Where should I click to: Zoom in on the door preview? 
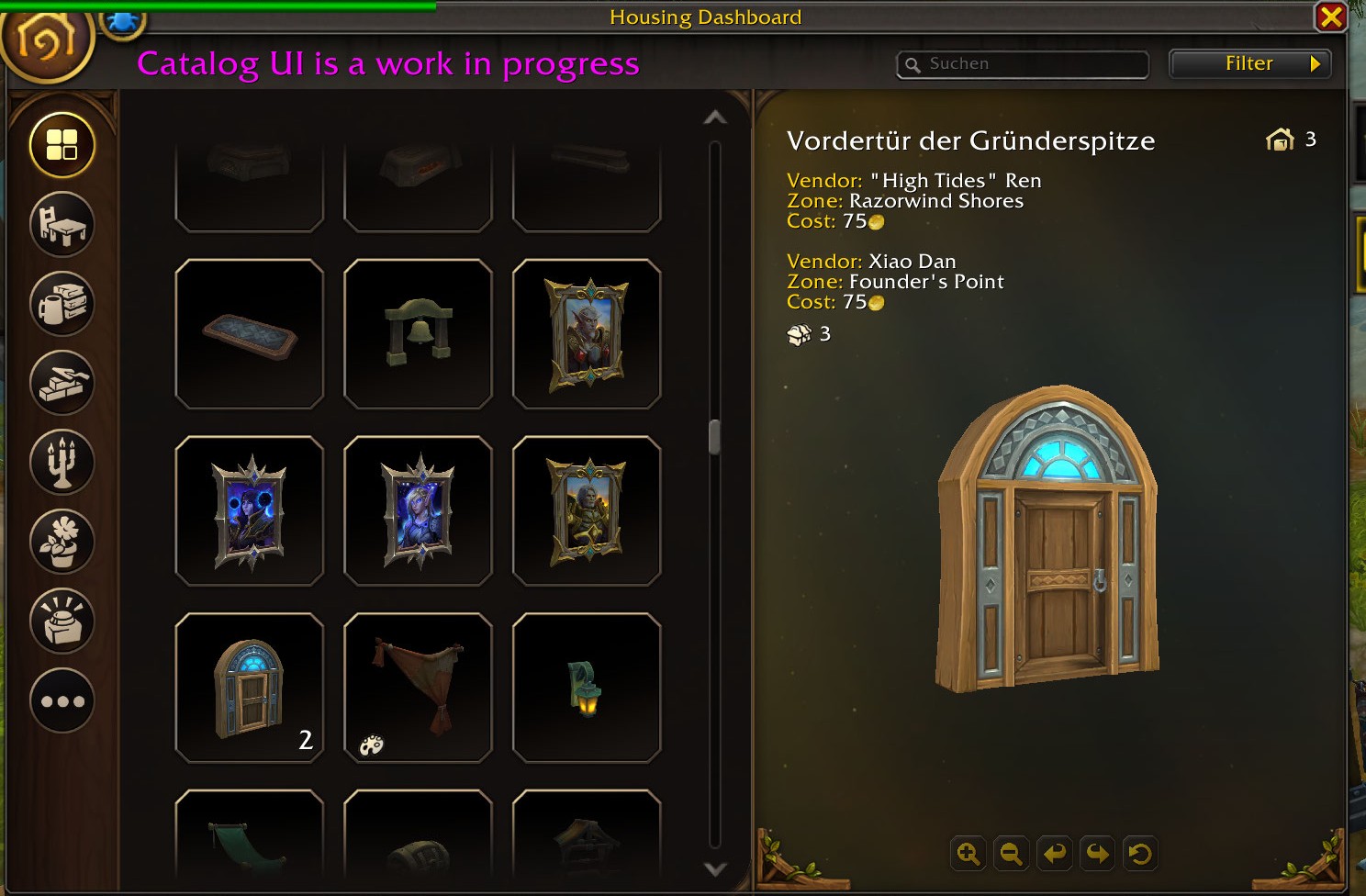click(968, 855)
